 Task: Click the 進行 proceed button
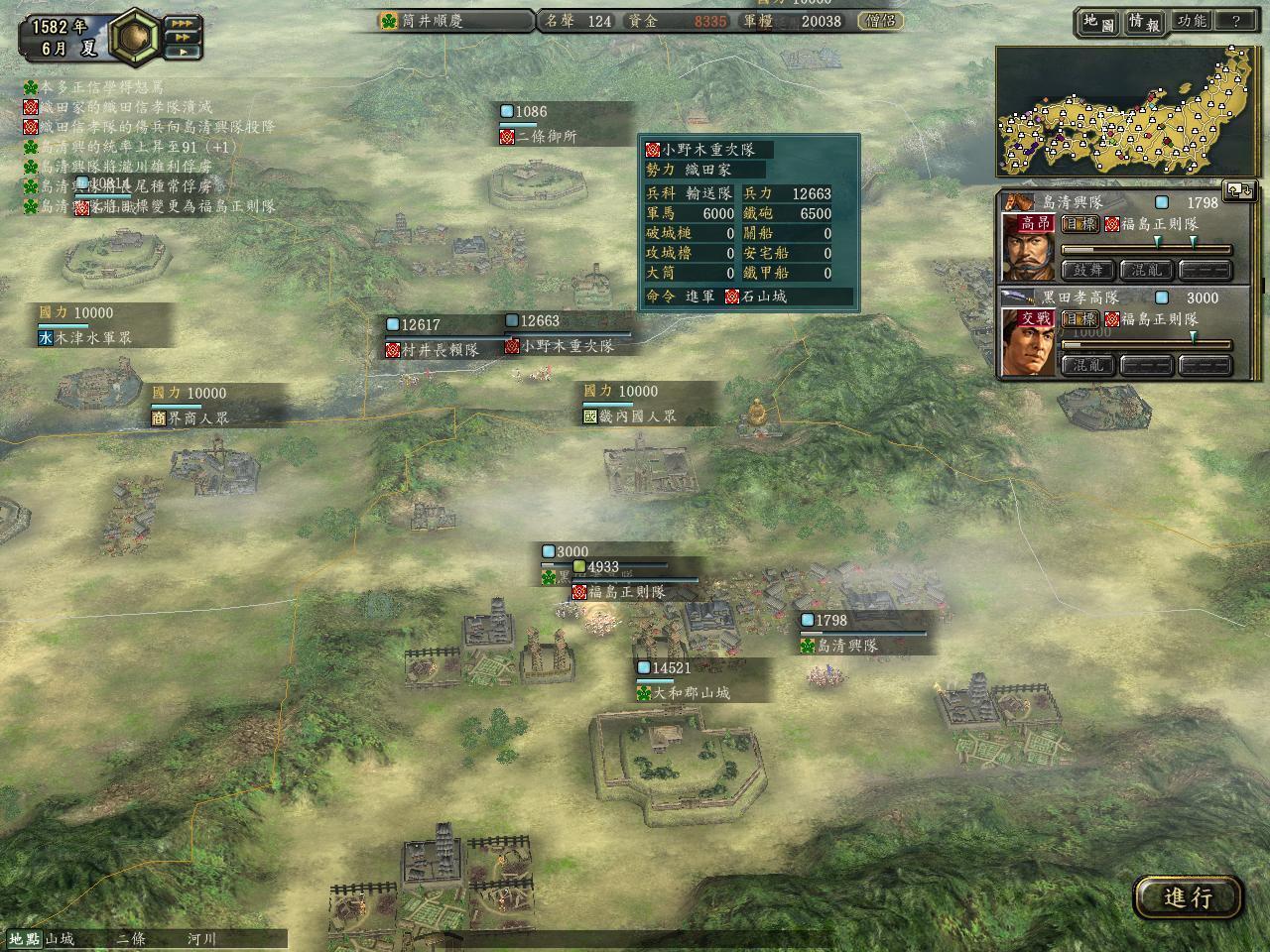coord(1188,897)
